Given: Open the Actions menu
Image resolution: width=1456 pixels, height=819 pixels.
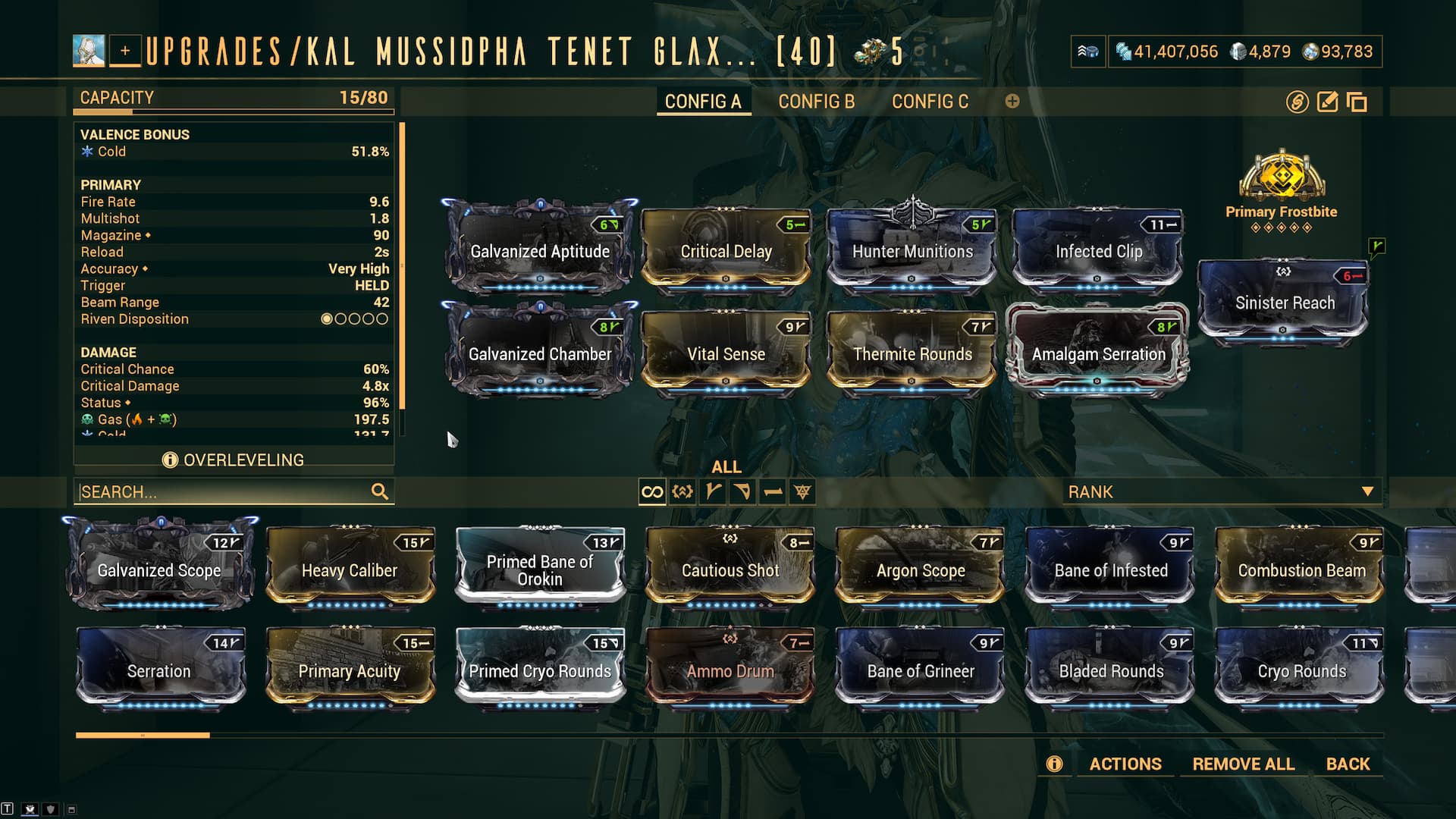Looking at the screenshot, I should pos(1125,764).
